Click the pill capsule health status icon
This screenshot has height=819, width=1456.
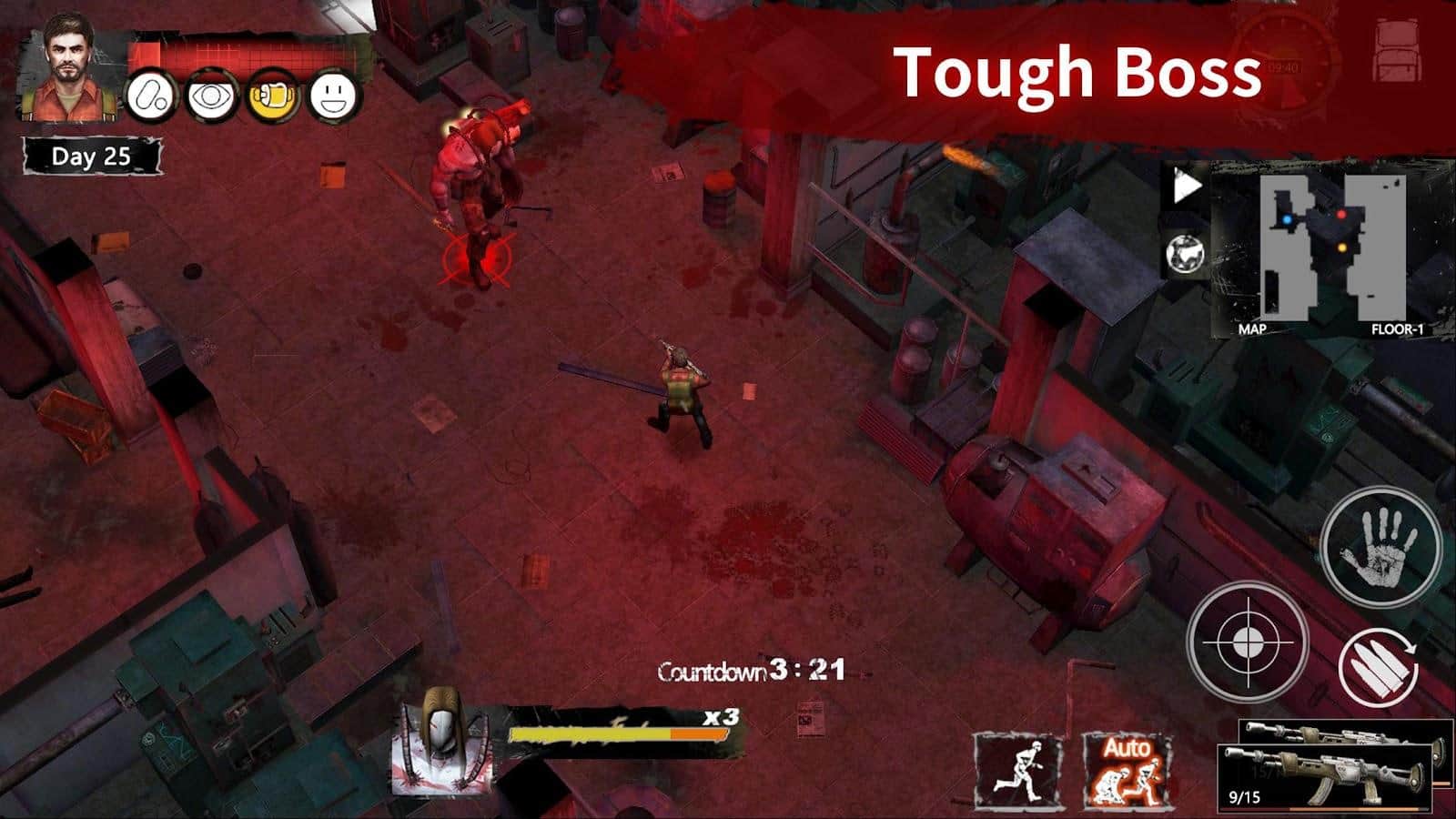(149, 95)
